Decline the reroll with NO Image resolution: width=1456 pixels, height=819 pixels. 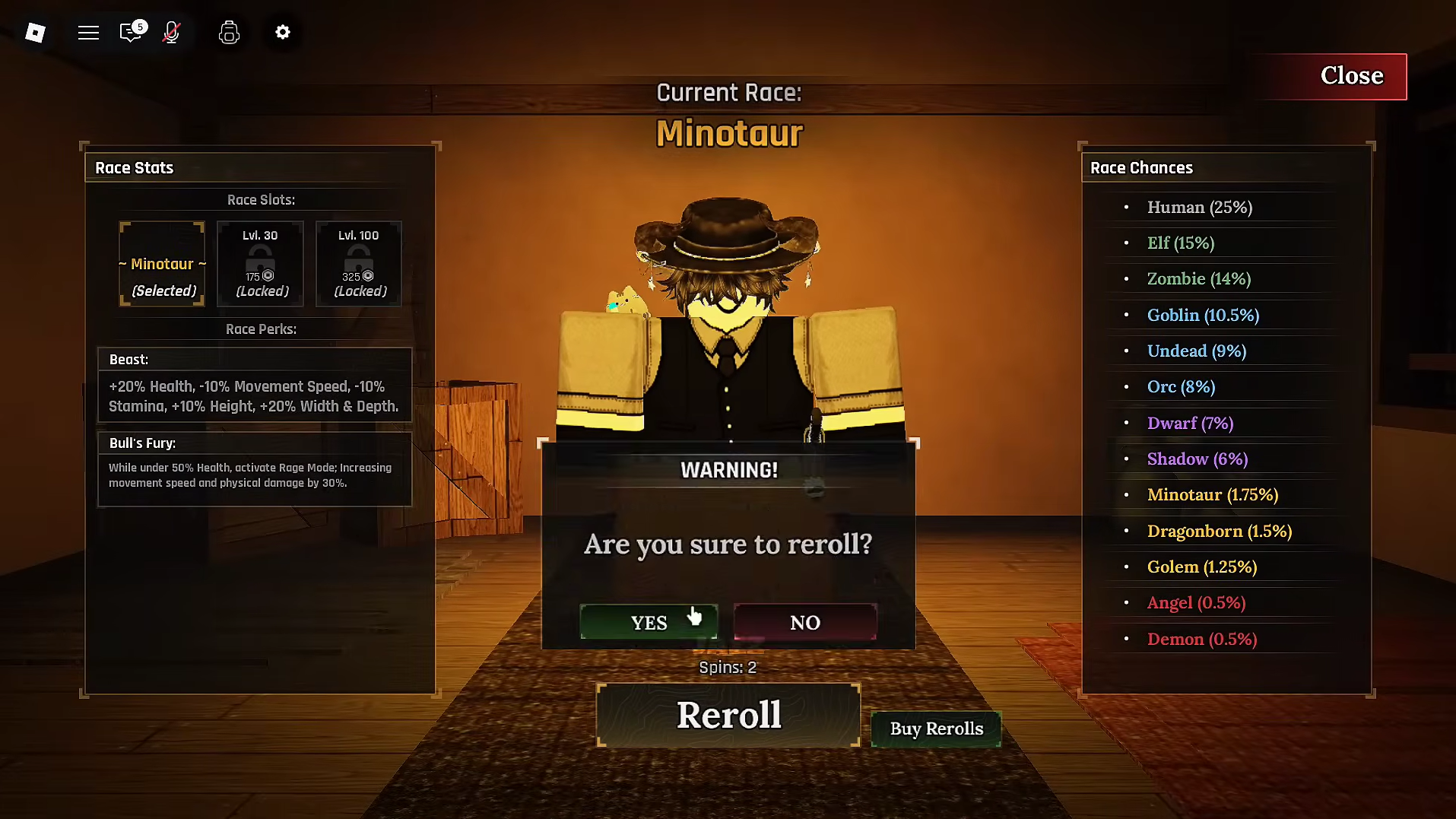click(805, 622)
